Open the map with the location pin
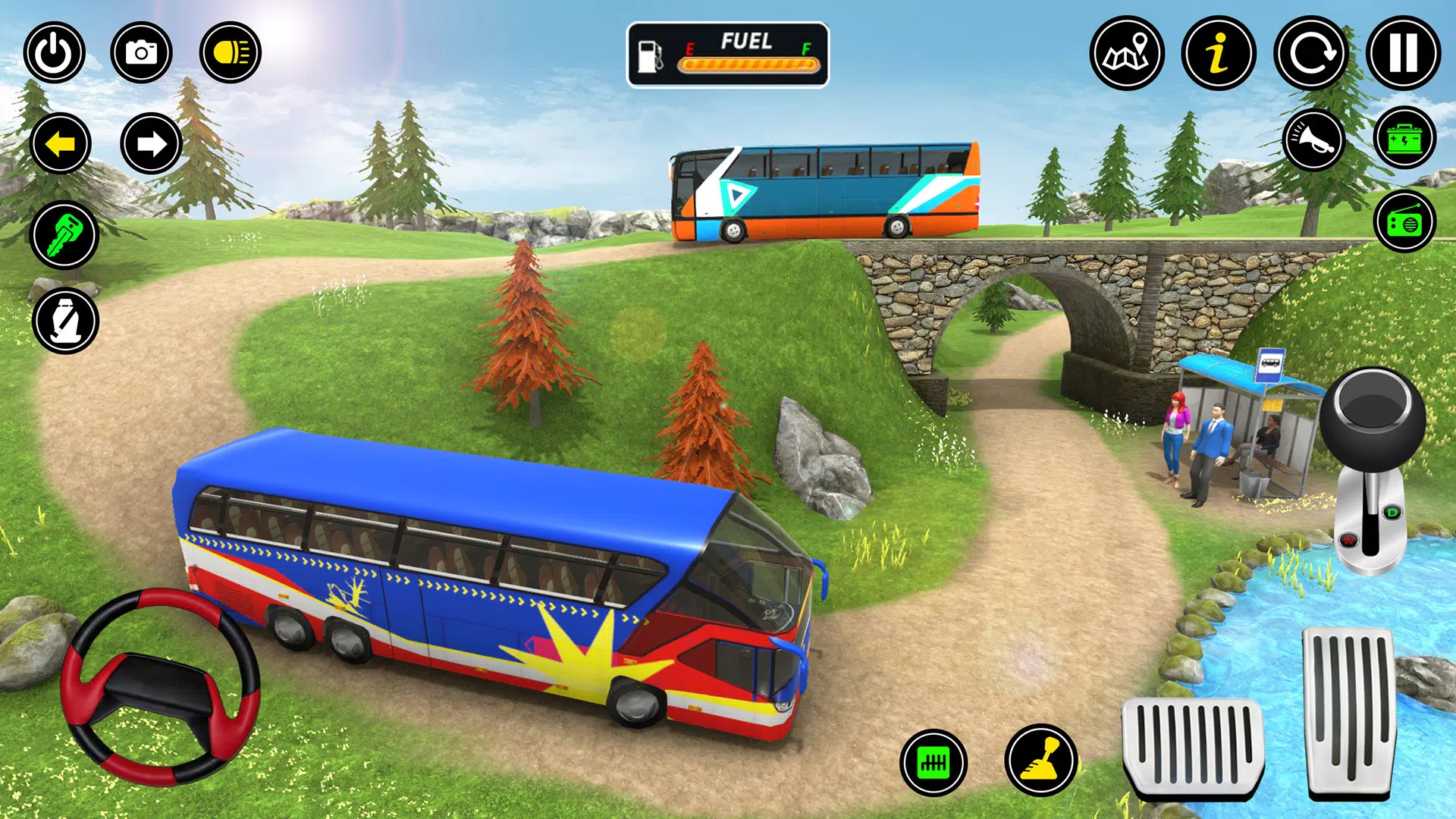1456x819 pixels. (x=1127, y=54)
